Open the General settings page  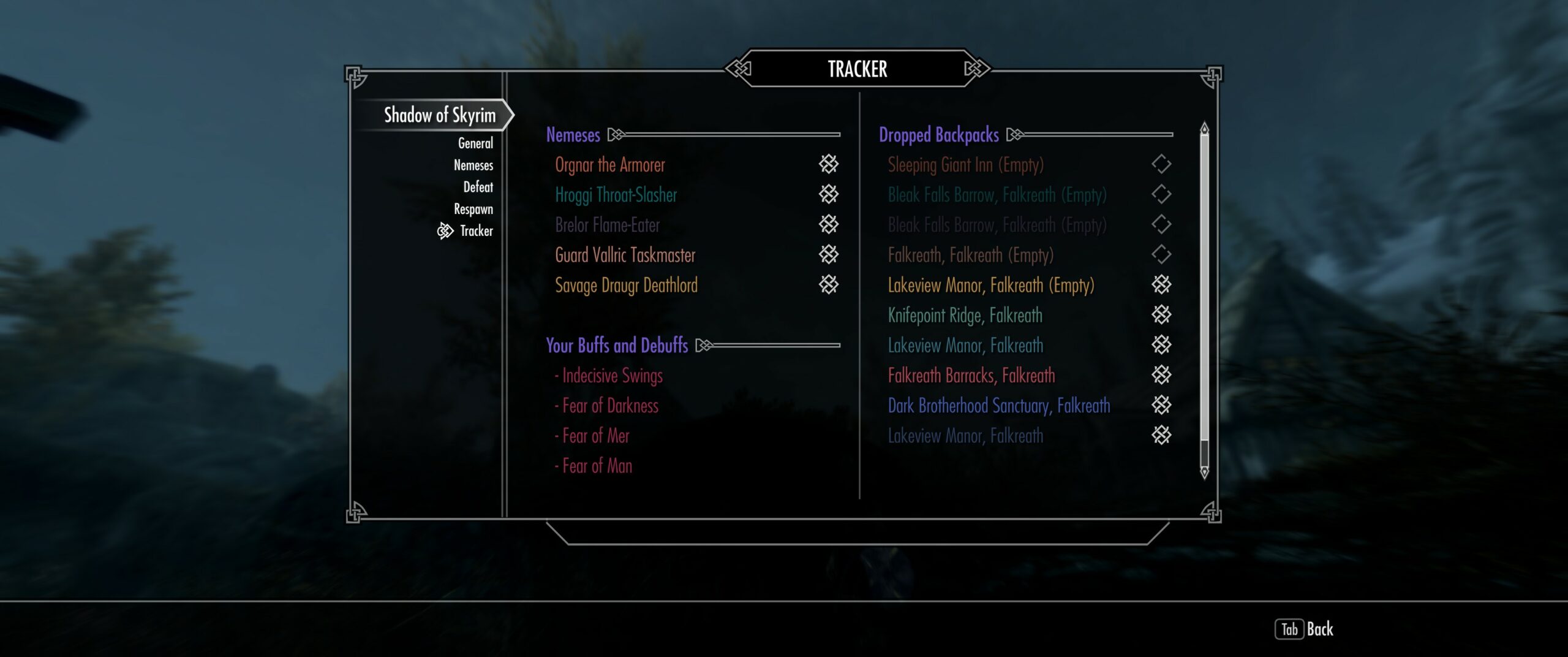click(x=475, y=143)
